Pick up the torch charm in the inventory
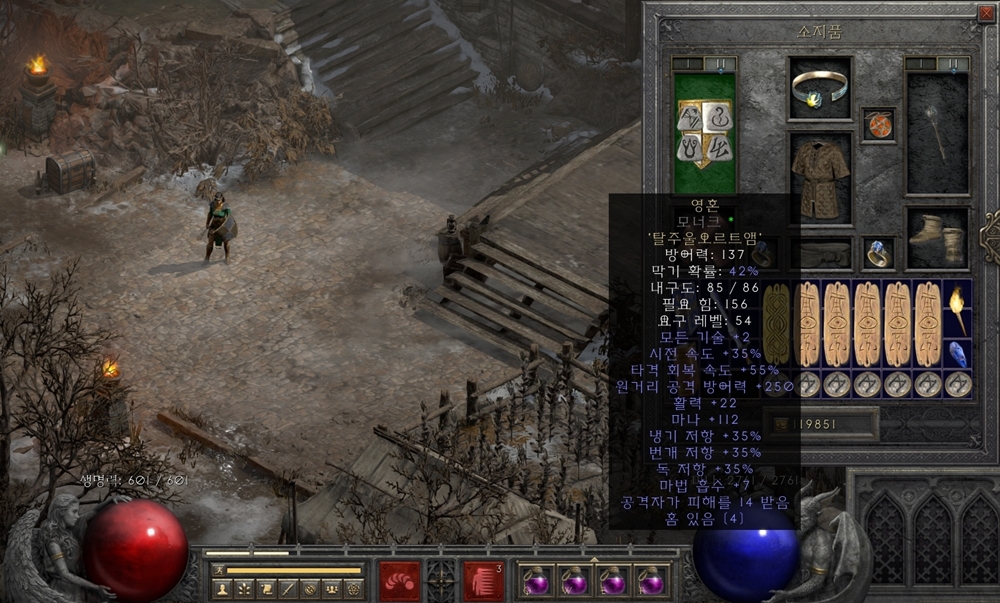The image size is (1000, 603). [958, 310]
